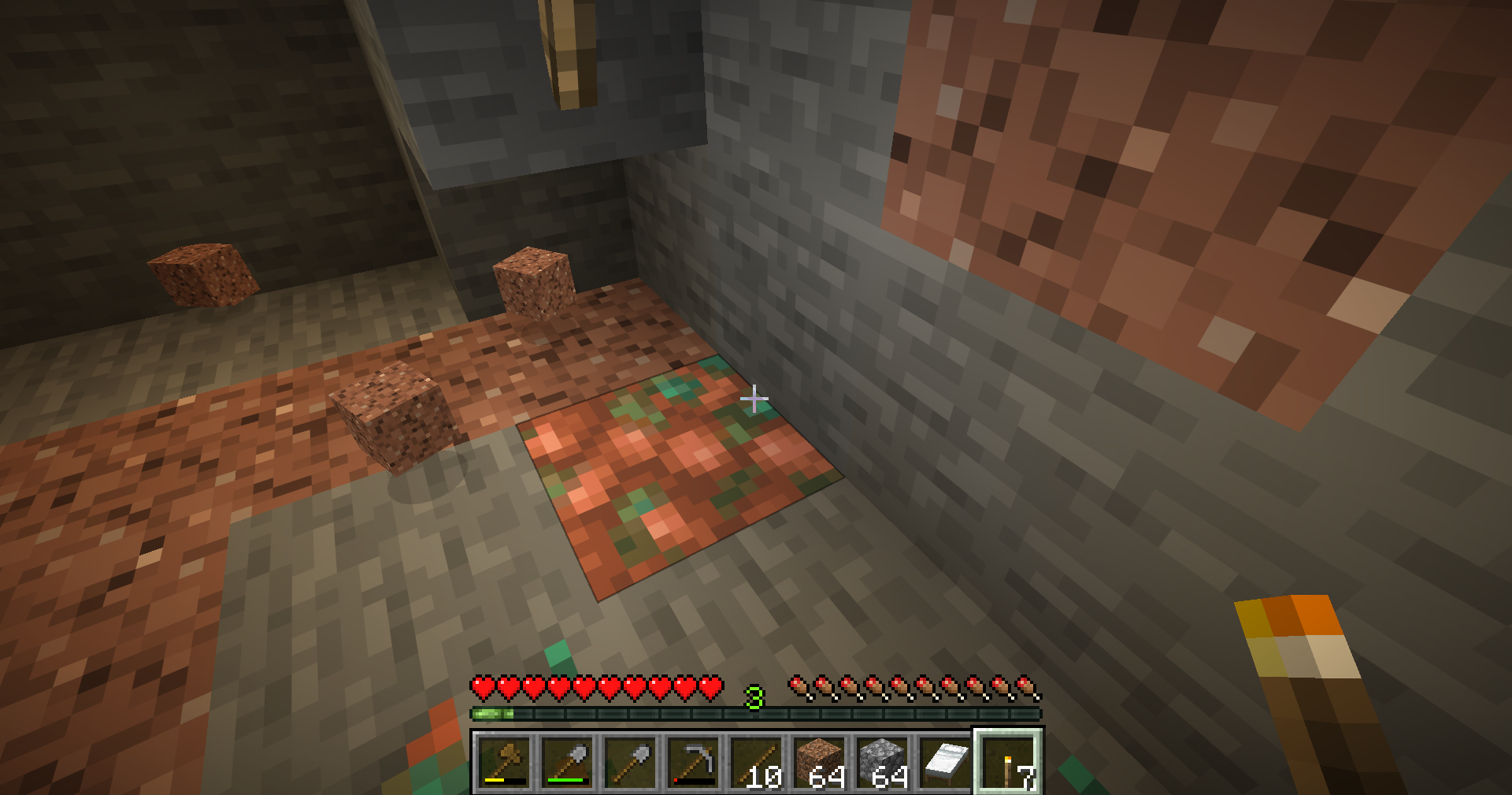The height and width of the screenshot is (795, 1512).
Task: Switch to the stone pickaxe slot
Action: 693,762
